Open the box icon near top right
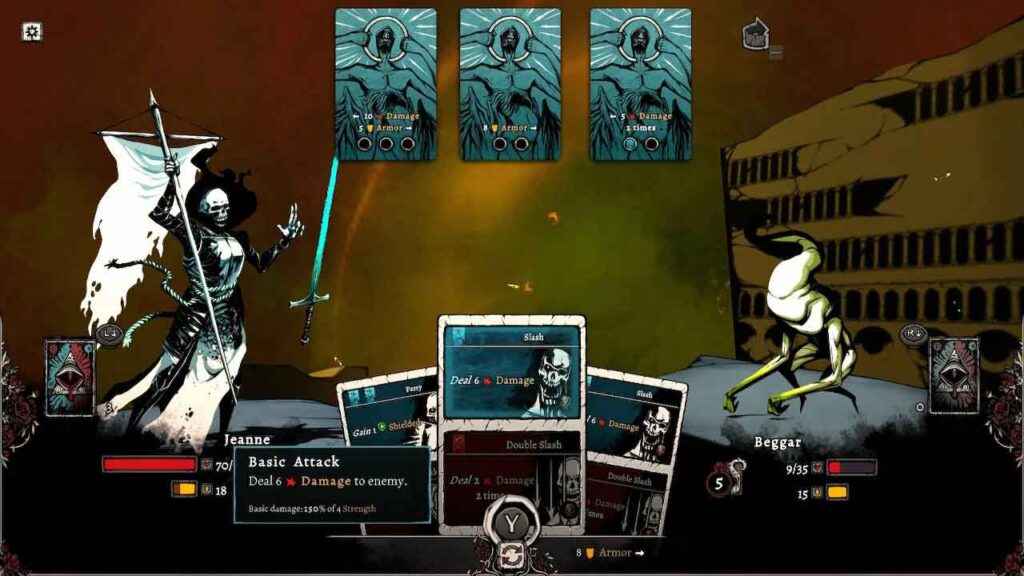Screen dimensions: 1024x576 tap(756, 35)
